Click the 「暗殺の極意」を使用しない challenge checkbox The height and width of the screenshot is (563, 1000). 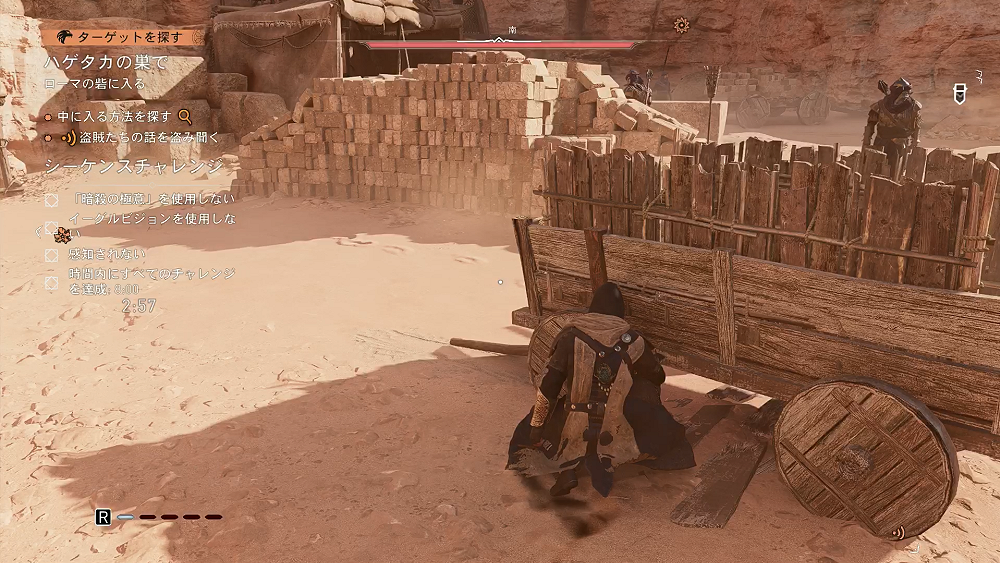(52, 200)
